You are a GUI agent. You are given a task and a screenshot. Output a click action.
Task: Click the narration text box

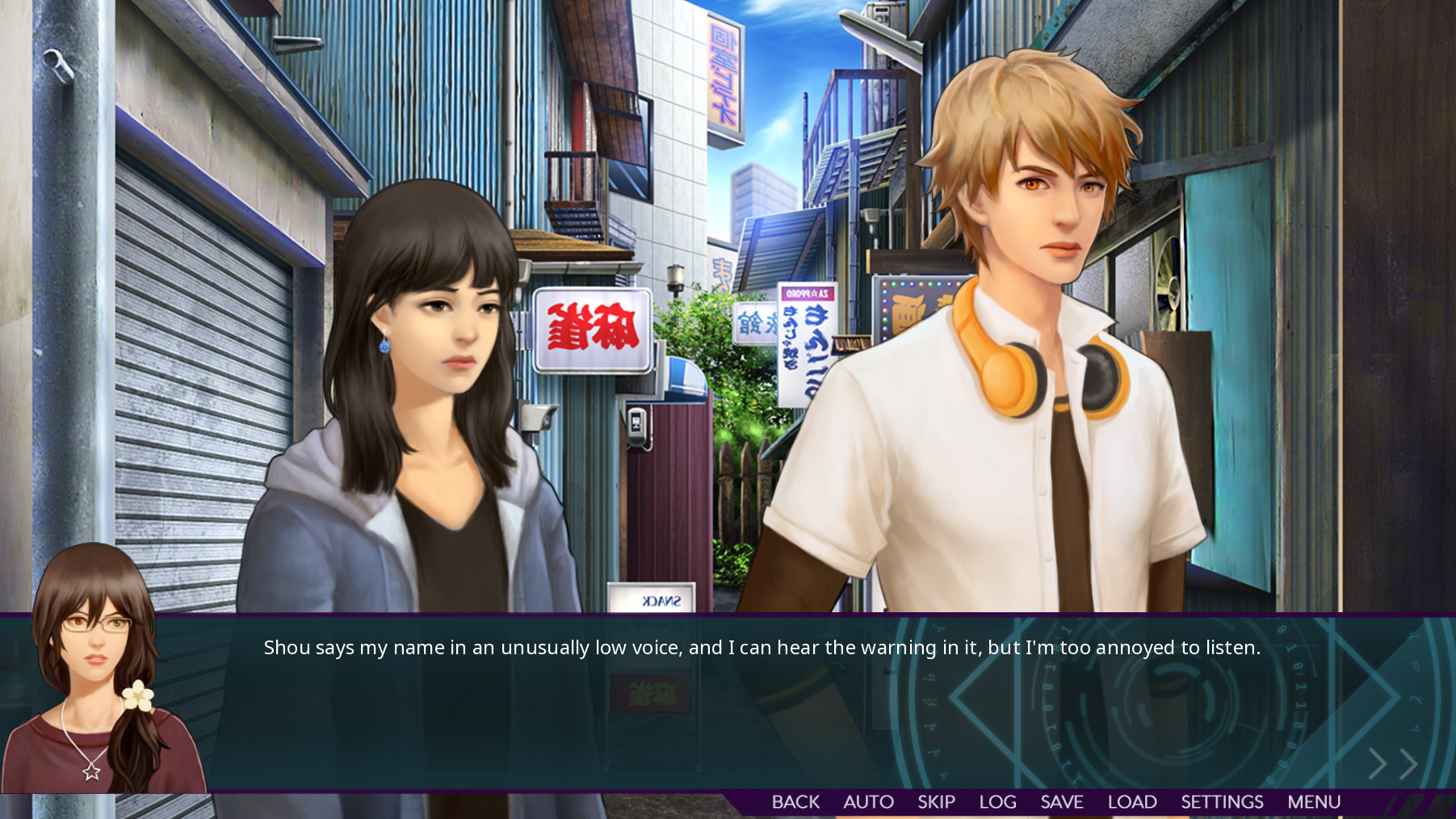pyautogui.click(x=727, y=703)
